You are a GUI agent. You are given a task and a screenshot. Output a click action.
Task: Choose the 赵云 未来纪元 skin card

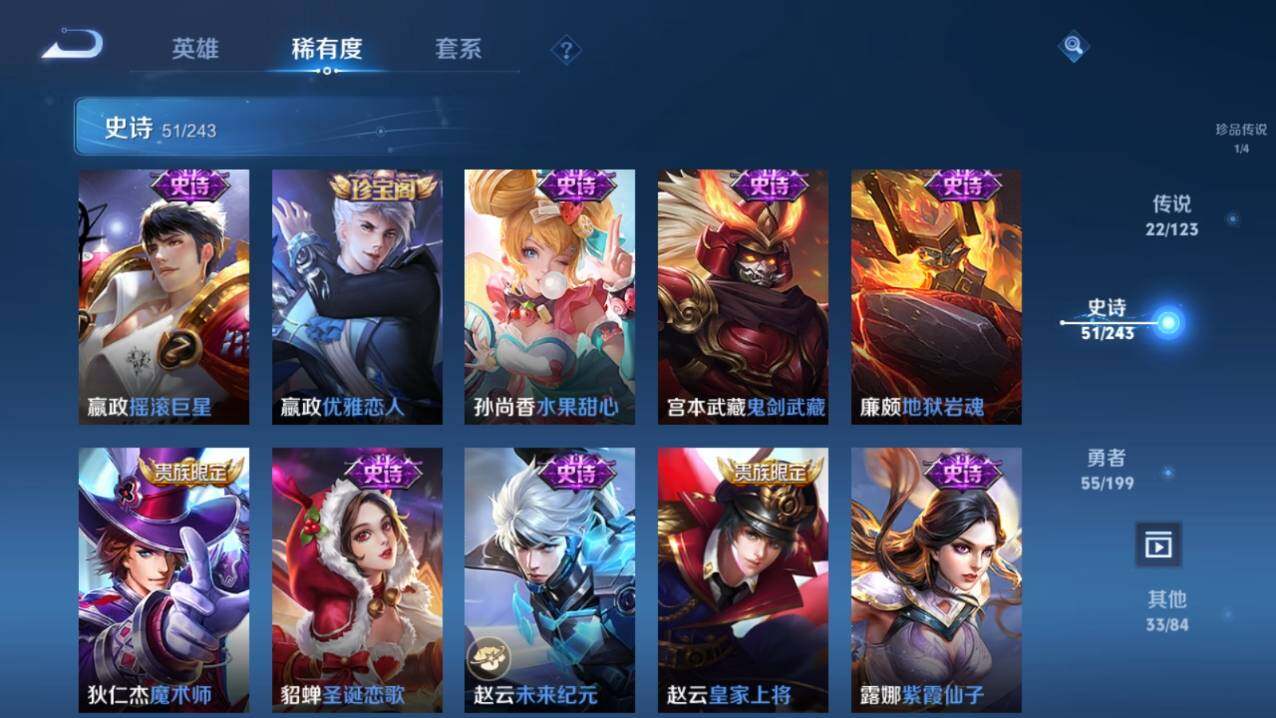(x=549, y=580)
